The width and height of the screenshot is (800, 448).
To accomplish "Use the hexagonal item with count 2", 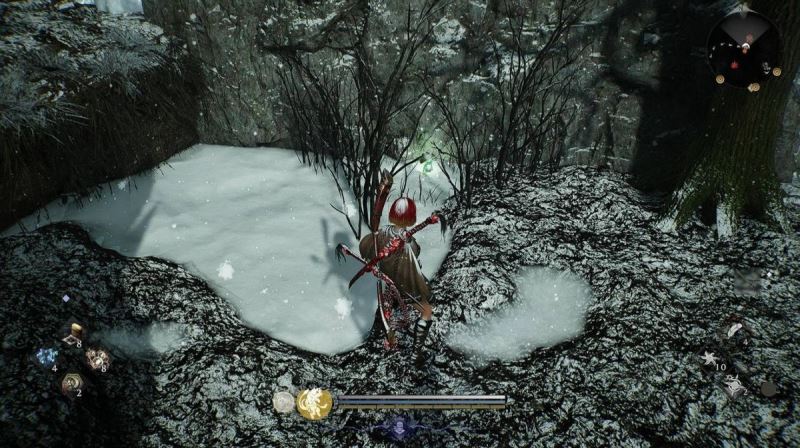I will [x=72, y=383].
